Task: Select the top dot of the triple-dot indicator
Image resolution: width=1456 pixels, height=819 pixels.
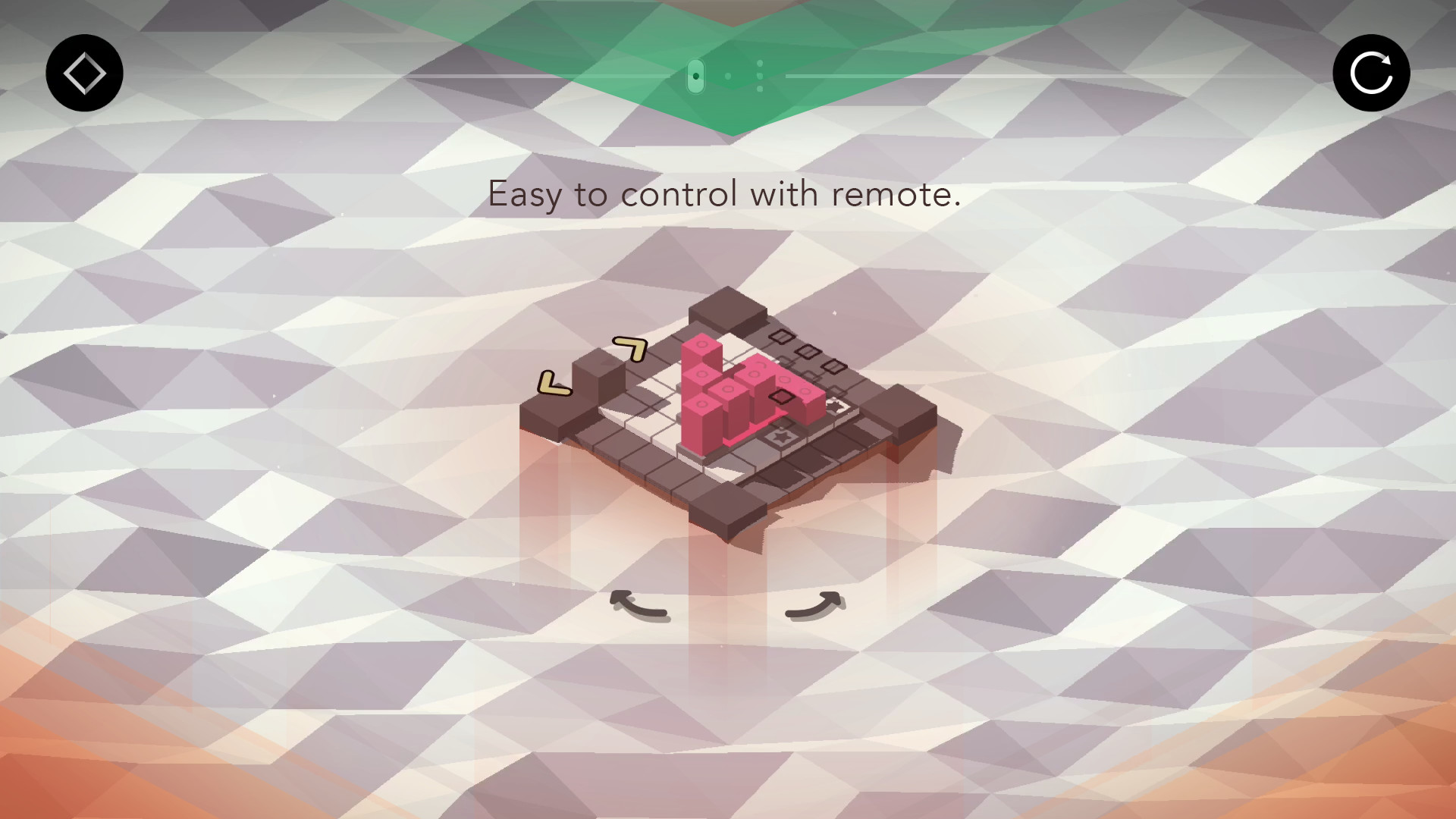Action: [x=760, y=63]
